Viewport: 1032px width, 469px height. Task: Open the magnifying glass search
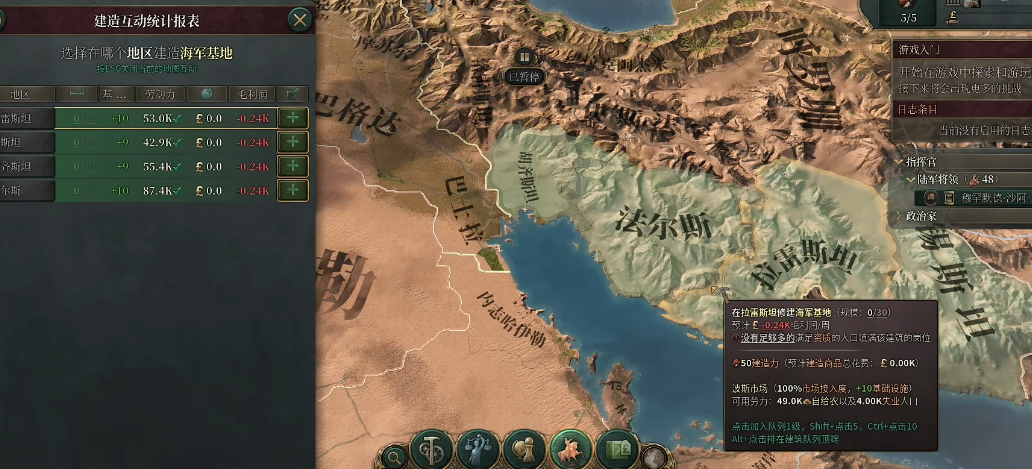[395, 457]
